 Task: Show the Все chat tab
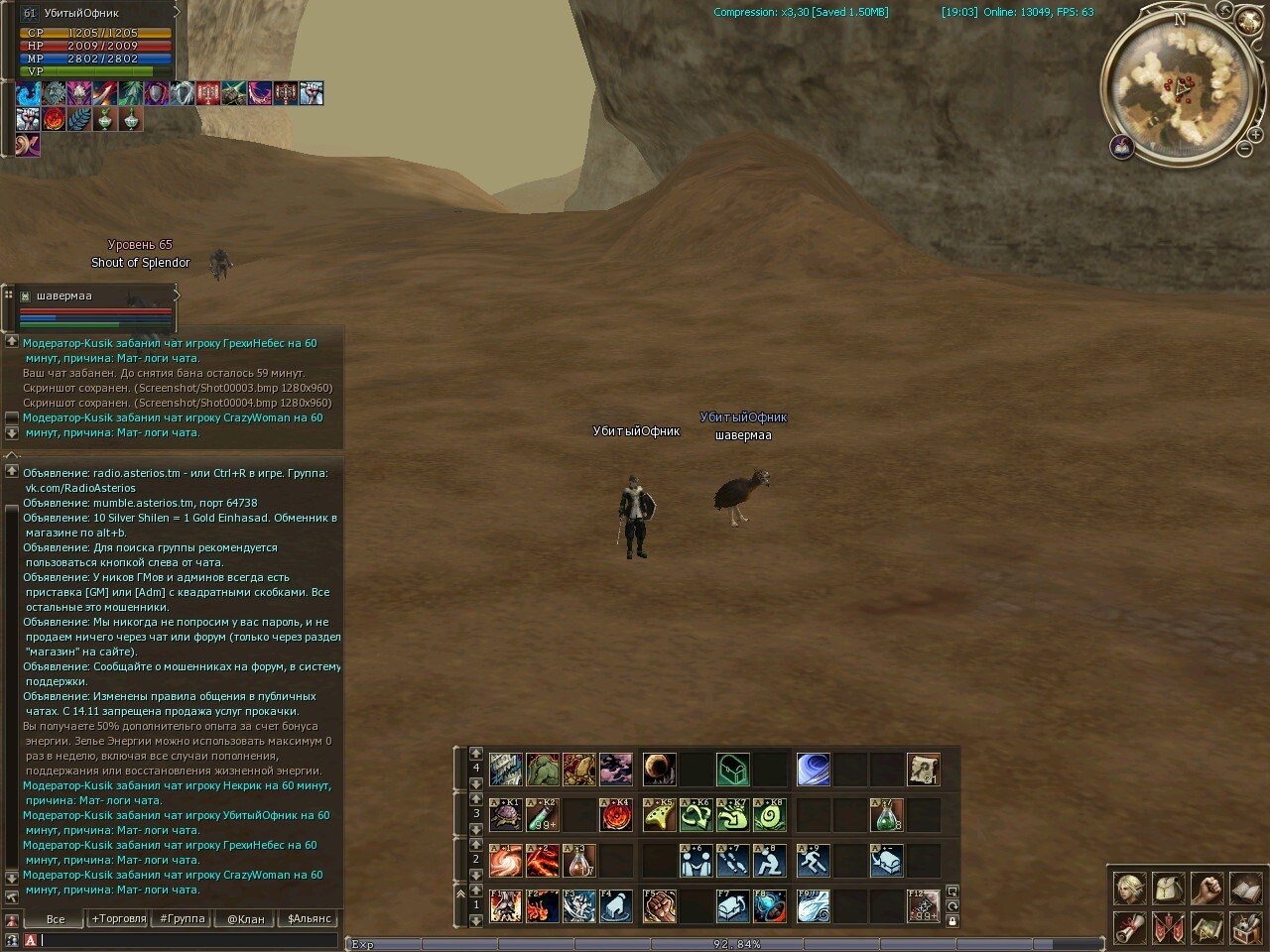tap(56, 919)
